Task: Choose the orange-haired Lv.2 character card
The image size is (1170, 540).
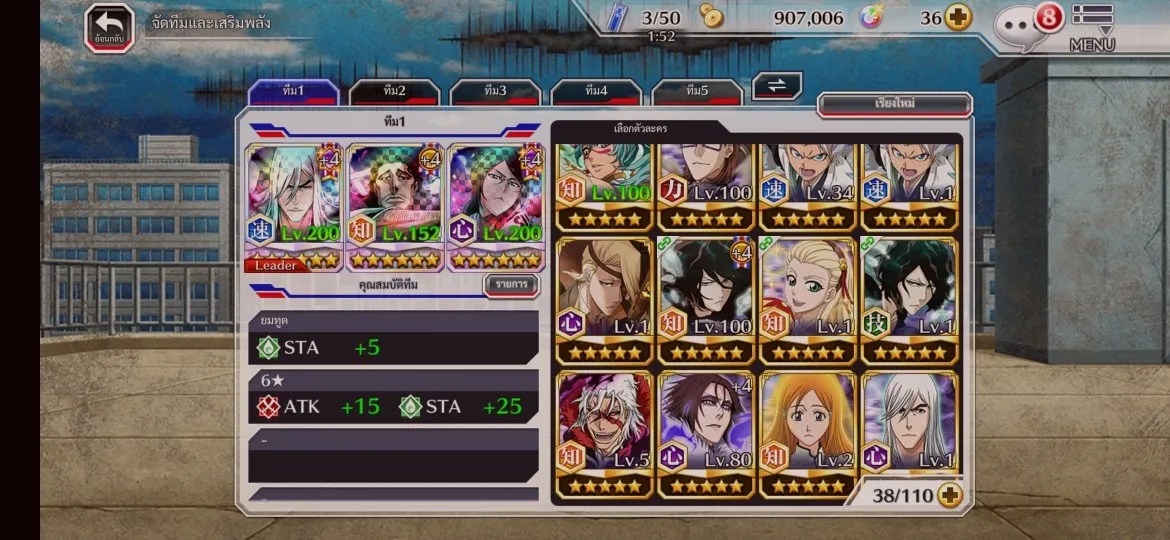Action: tap(808, 433)
